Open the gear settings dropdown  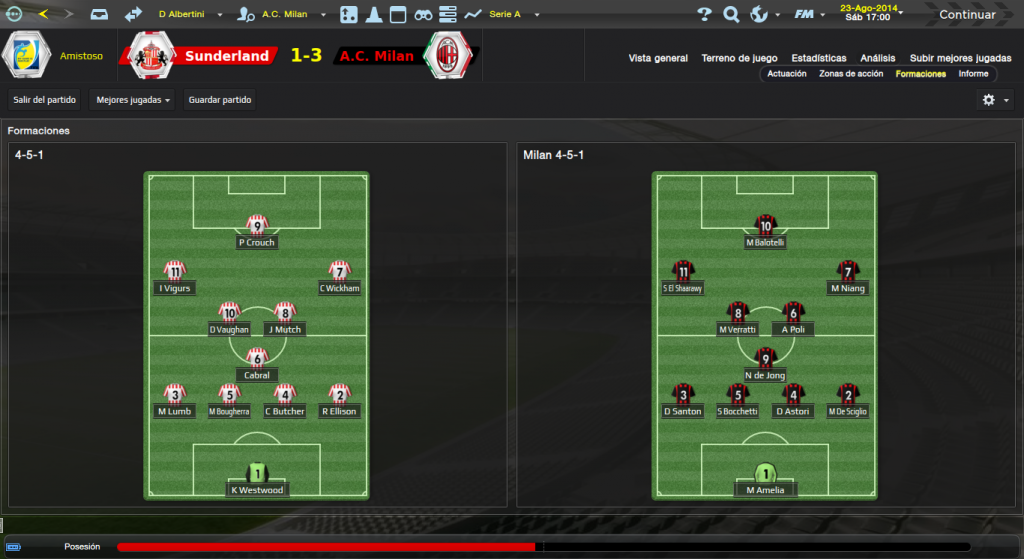pyautogui.click(x=995, y=100)
